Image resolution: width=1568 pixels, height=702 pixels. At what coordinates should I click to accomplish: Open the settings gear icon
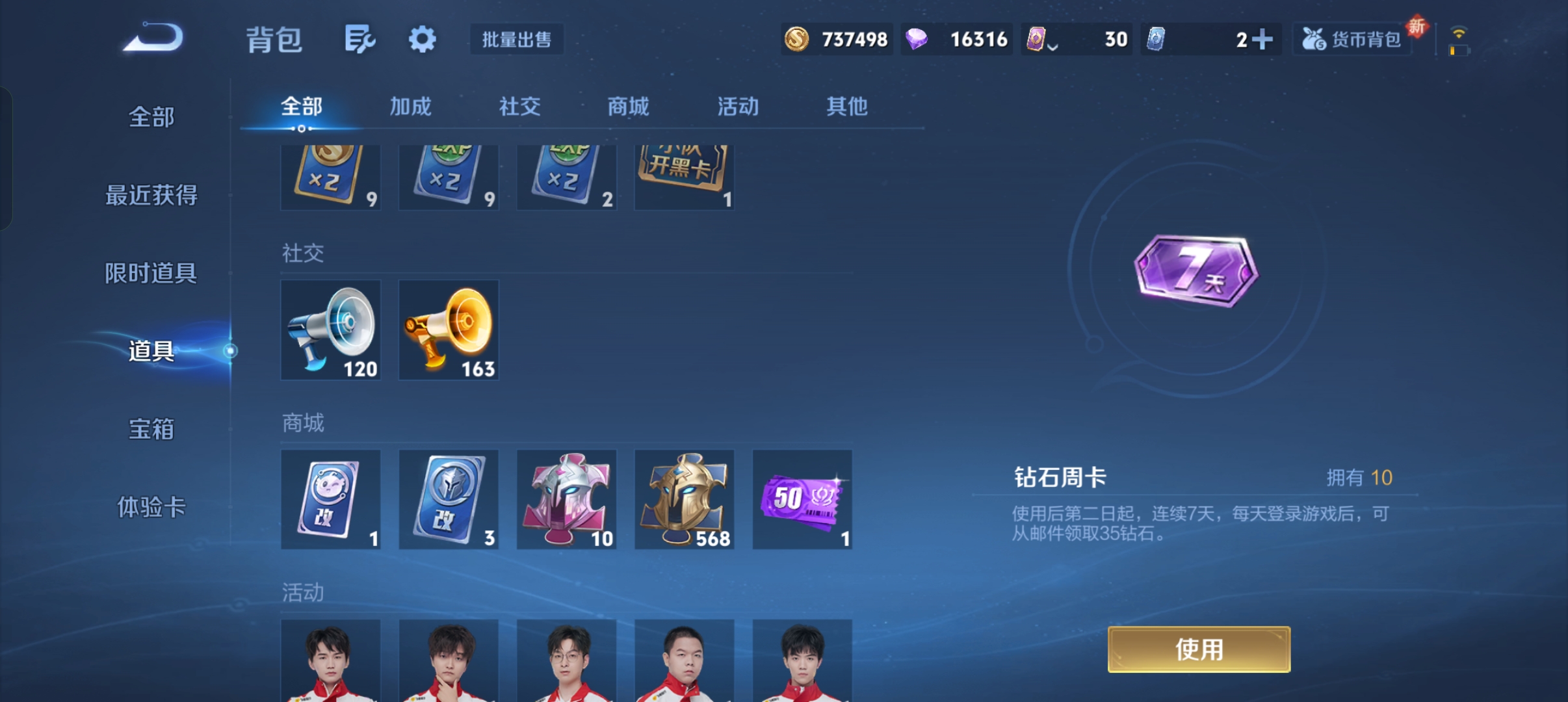[x=423, y=39]
